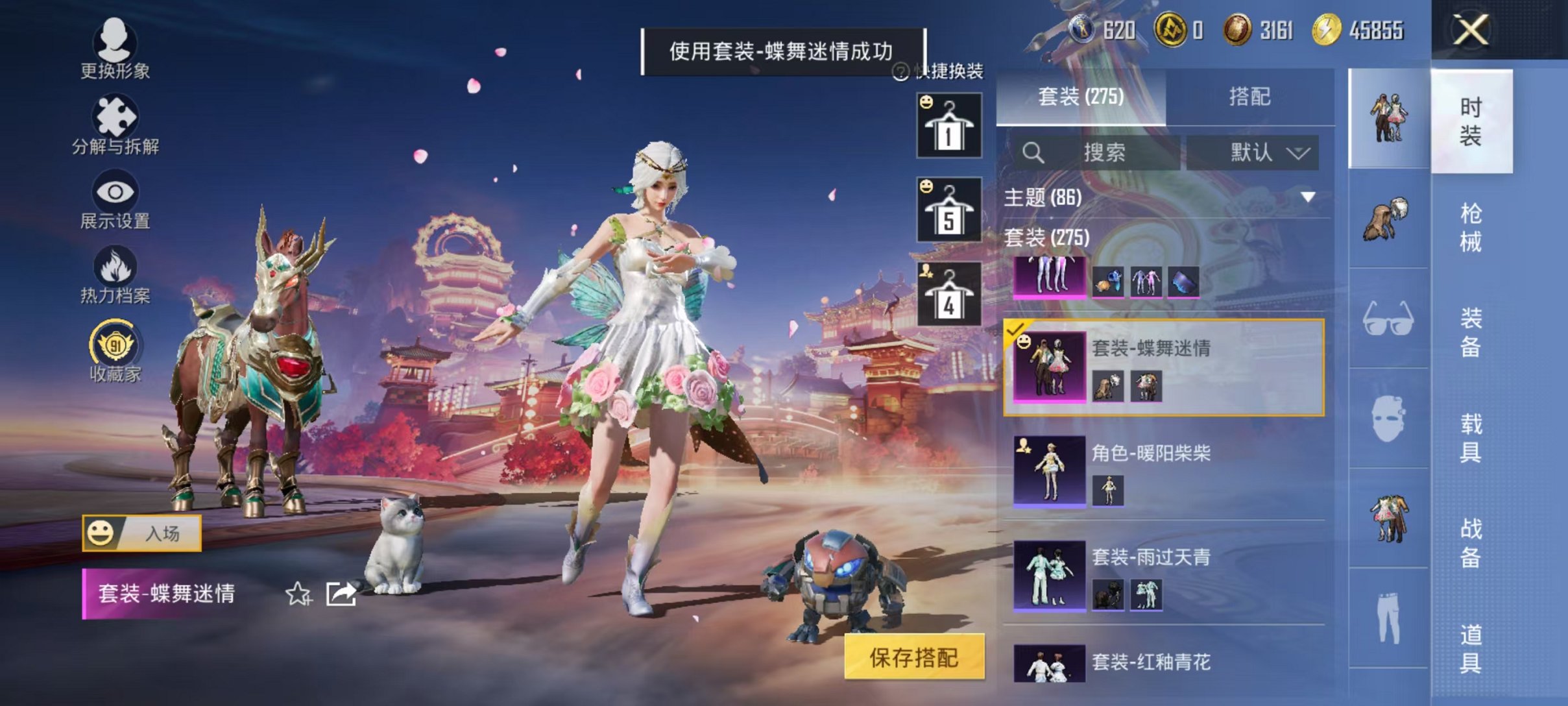
Task: Open the 更换形象 avatar change panel
Action: pyautogui.click(x=115, y=49)
